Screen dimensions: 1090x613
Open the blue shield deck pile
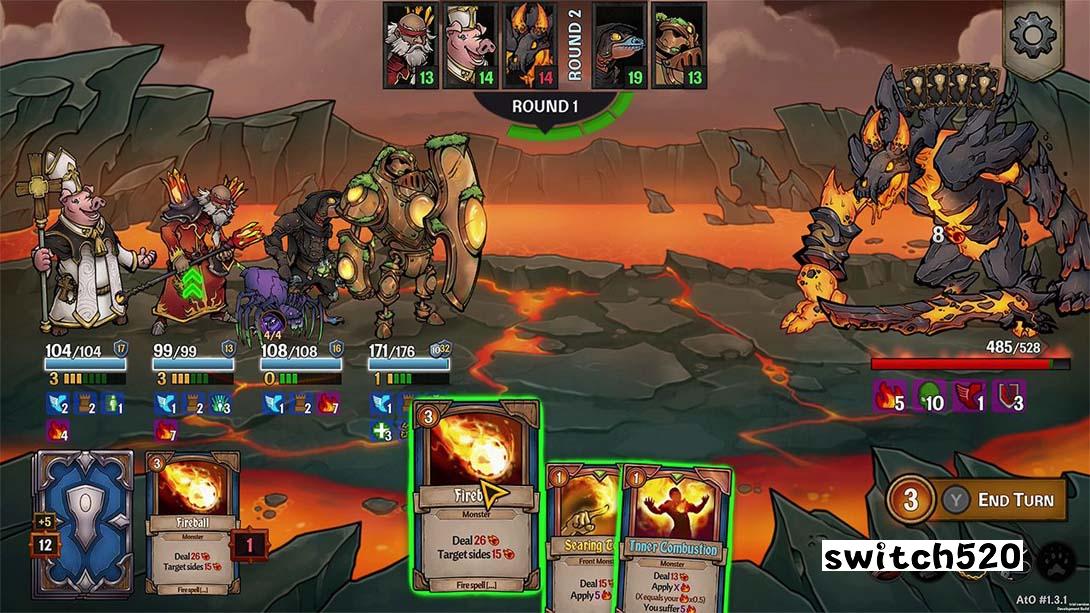(83, 515)
